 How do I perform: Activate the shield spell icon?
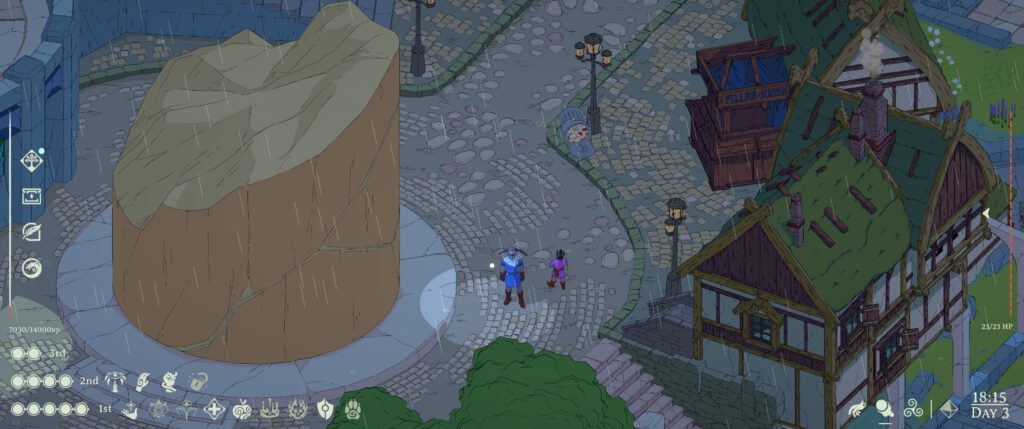point(325,409)
